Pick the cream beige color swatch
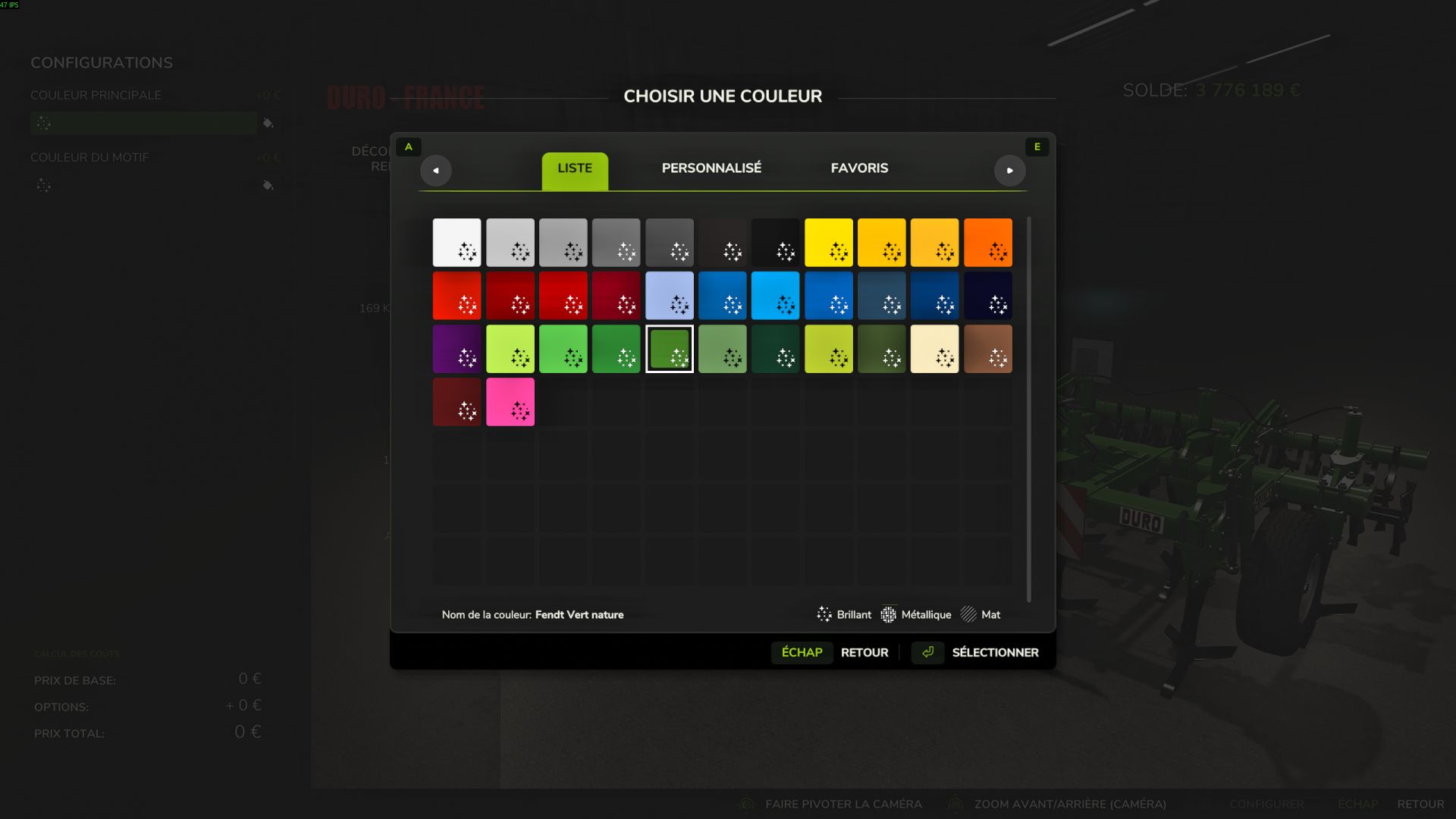 934,349
